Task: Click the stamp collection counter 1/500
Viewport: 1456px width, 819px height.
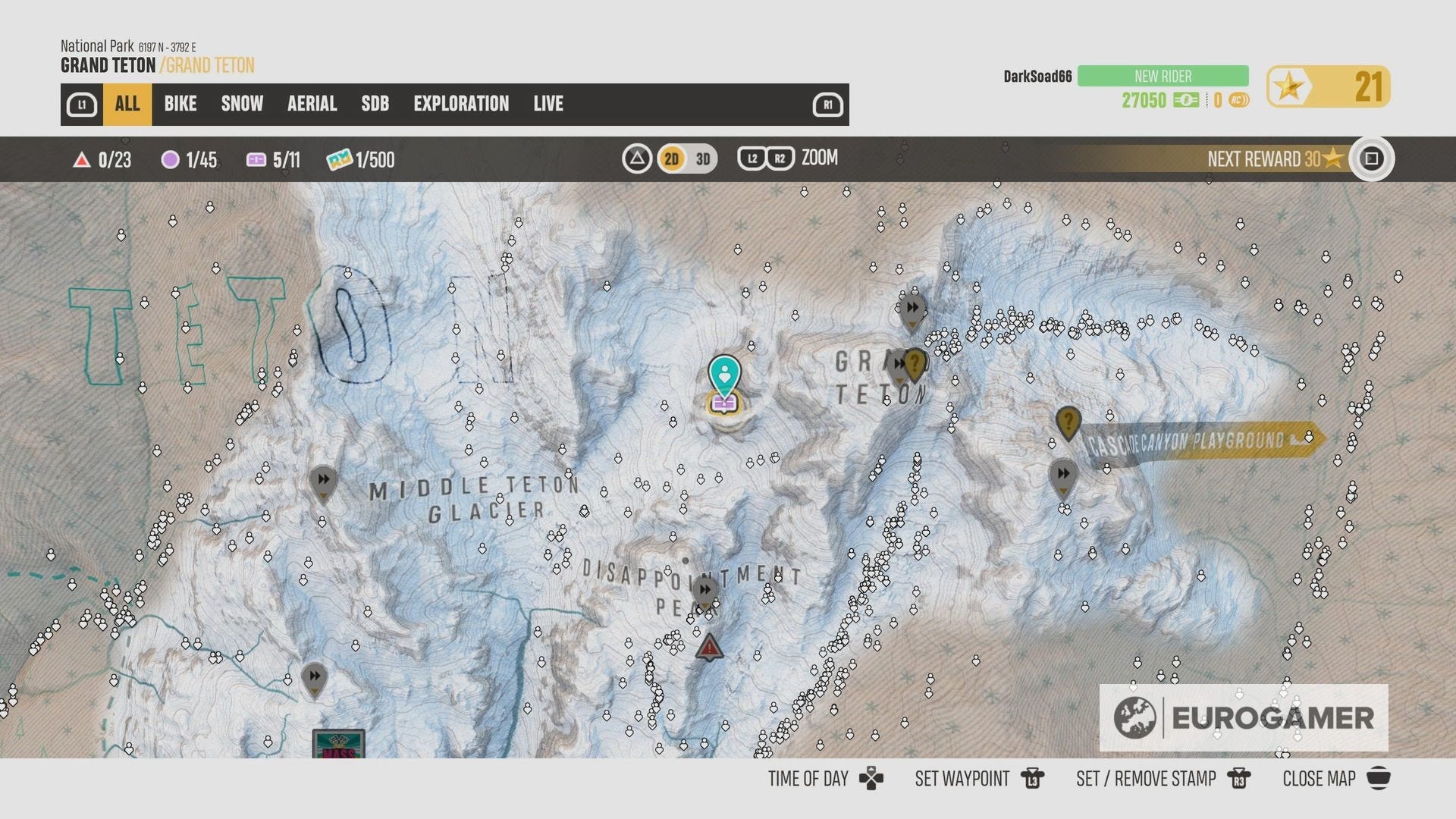Action: point(357,160)
